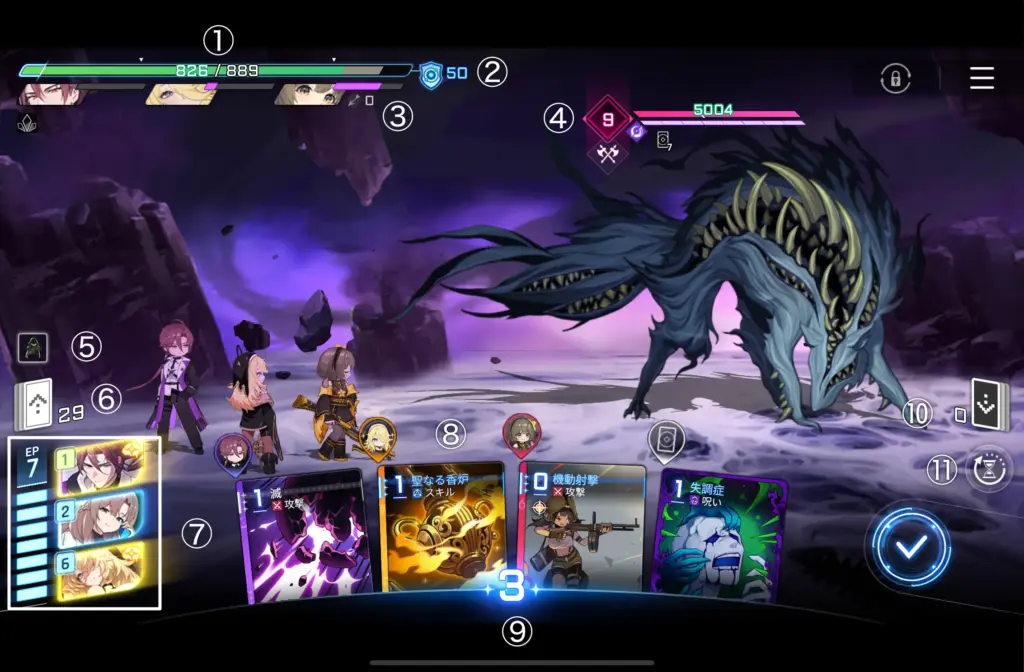Toggle the circular lock icon
Viewport: 1024px width, 672px height.
click(x=895, y=79)
